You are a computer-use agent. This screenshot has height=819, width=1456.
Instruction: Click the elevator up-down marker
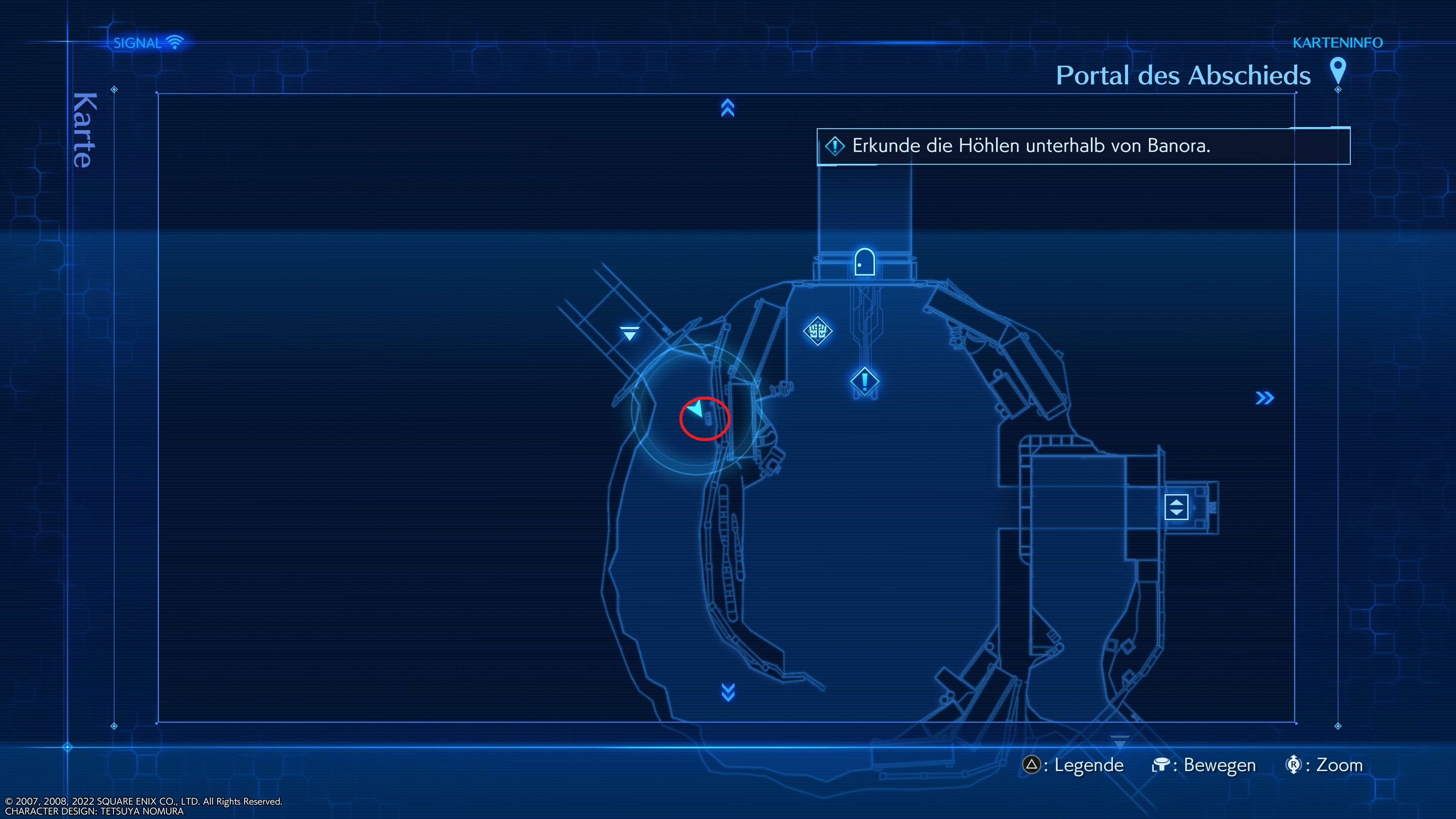pos(1176,507)
